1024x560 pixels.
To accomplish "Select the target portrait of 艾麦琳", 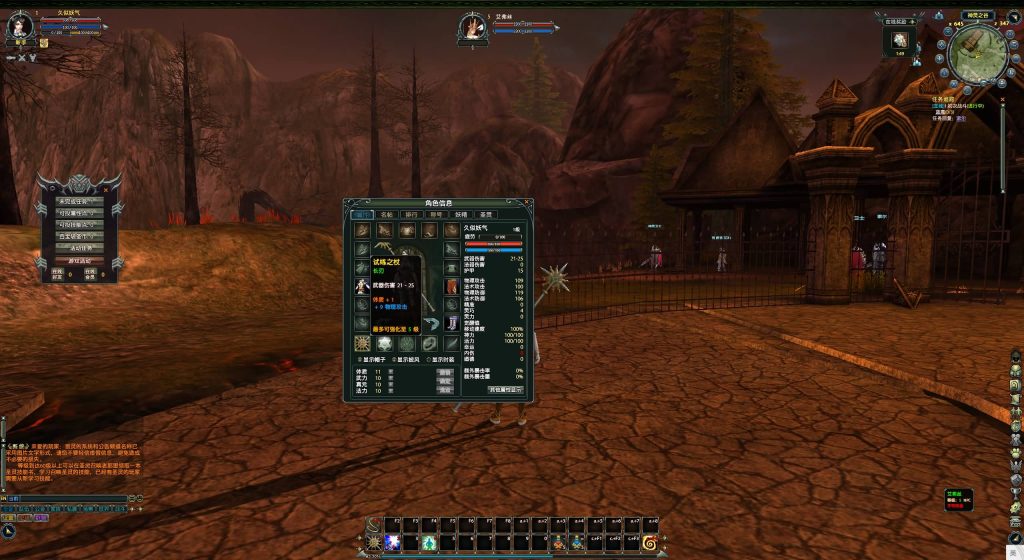I will (472, 28).
